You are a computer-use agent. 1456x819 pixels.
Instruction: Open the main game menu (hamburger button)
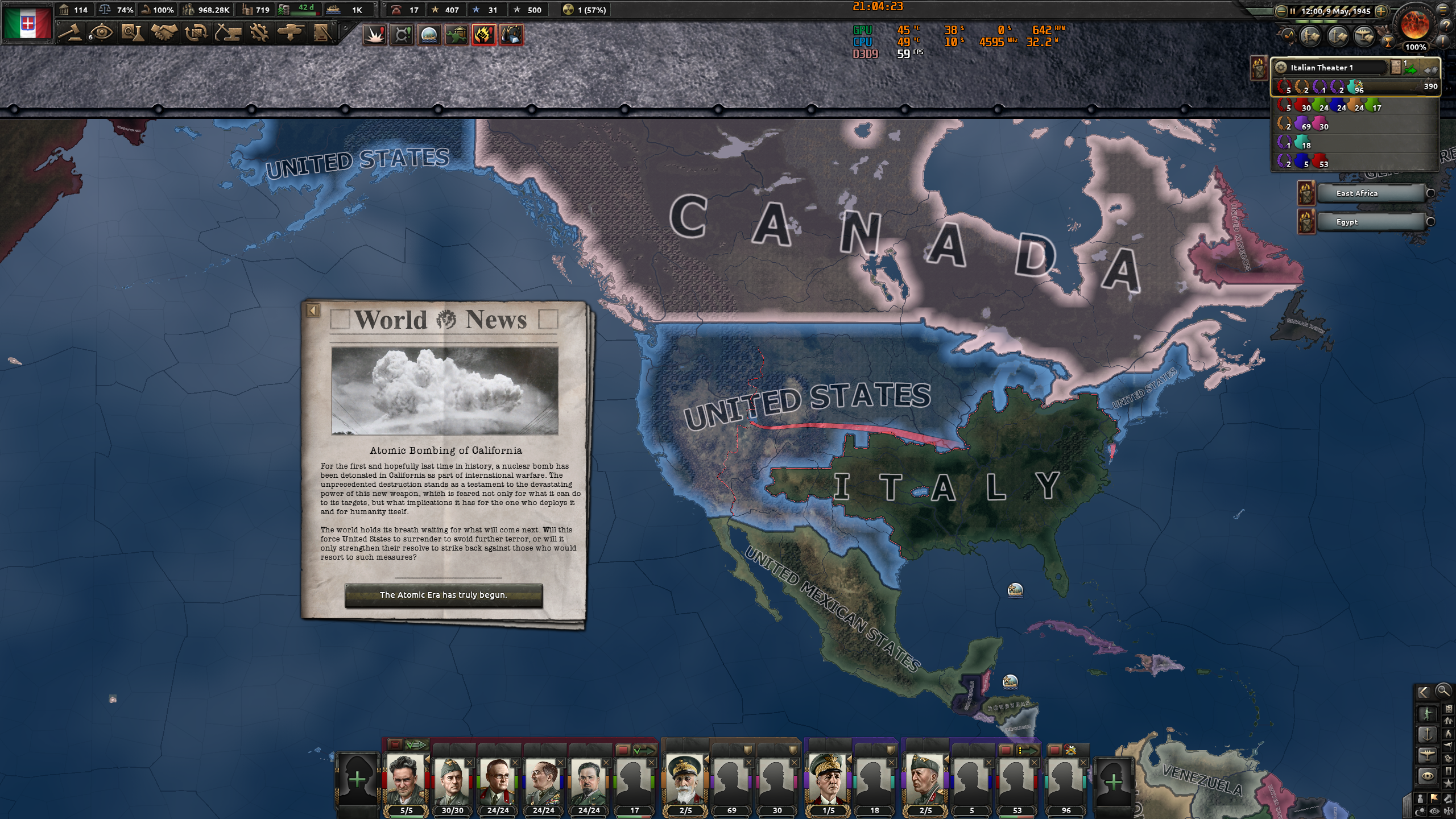[1444, 10]
